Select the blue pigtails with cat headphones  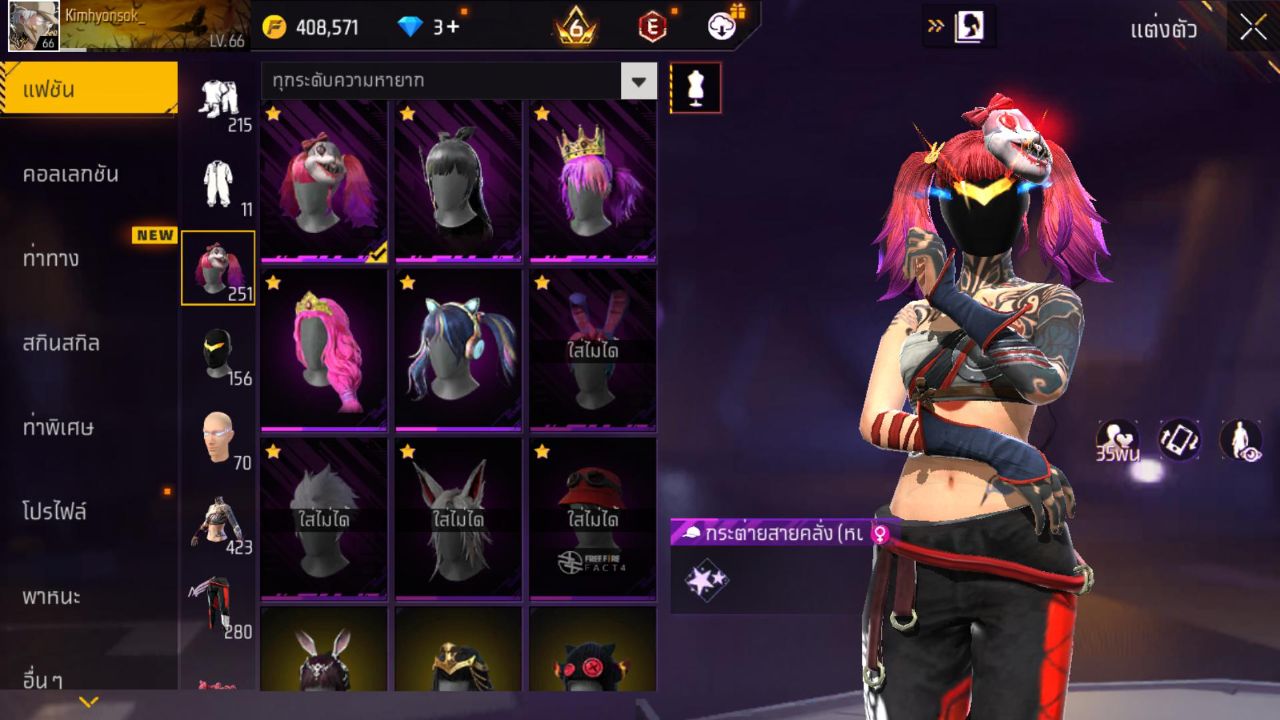pyautogui.click(x=458, y=348)
